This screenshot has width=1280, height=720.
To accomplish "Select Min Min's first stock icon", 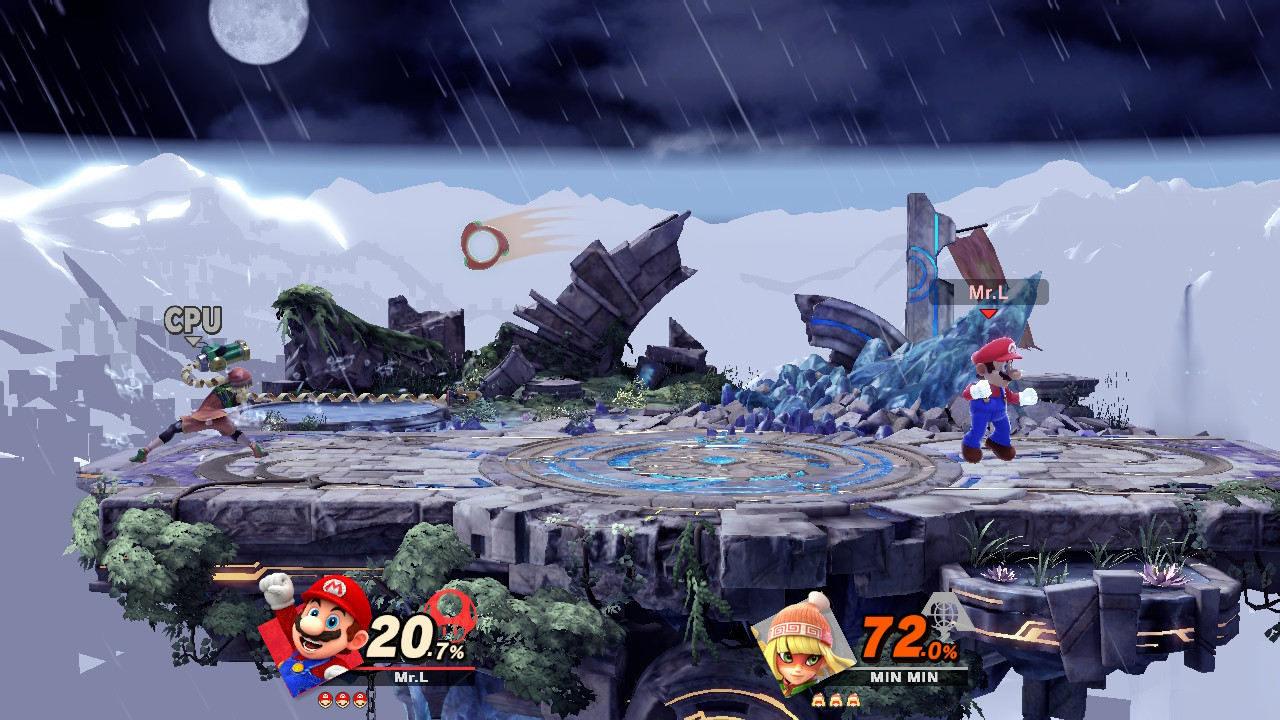I will pos(819,699).
